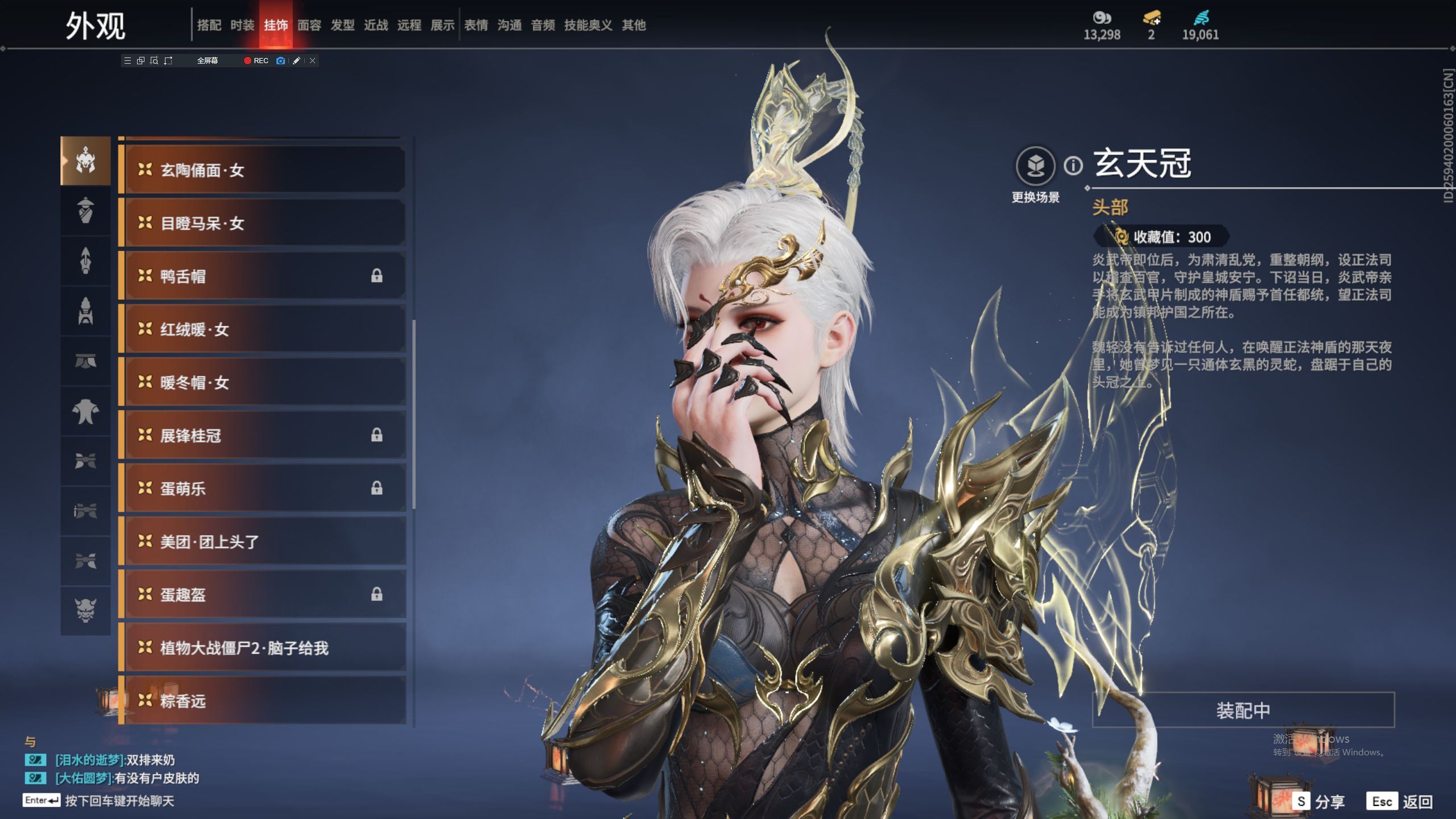Close the screen recorder toolbar

(x=312, y=60)
